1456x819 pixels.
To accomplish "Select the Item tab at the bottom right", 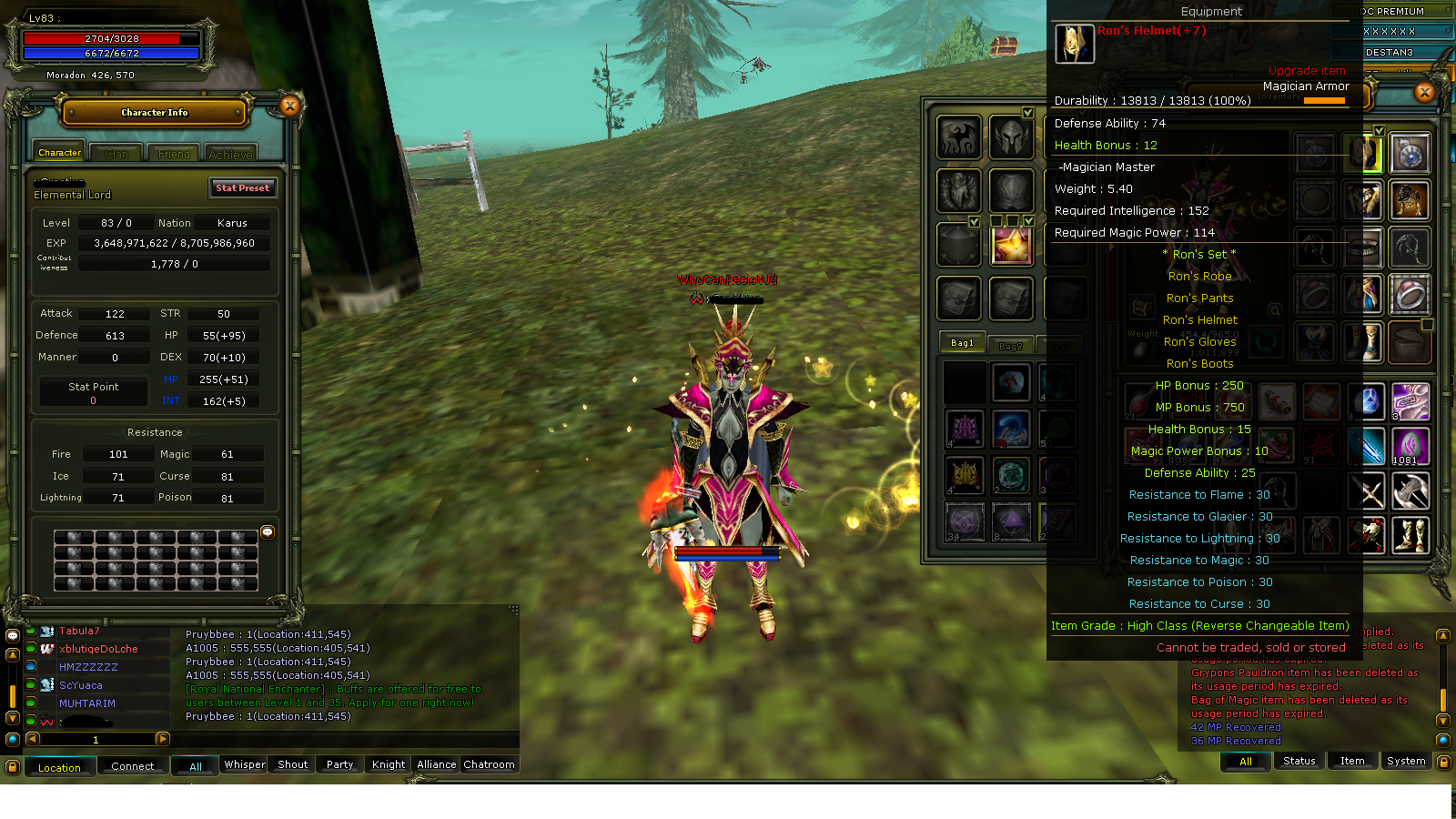I will pos(1352,761).
